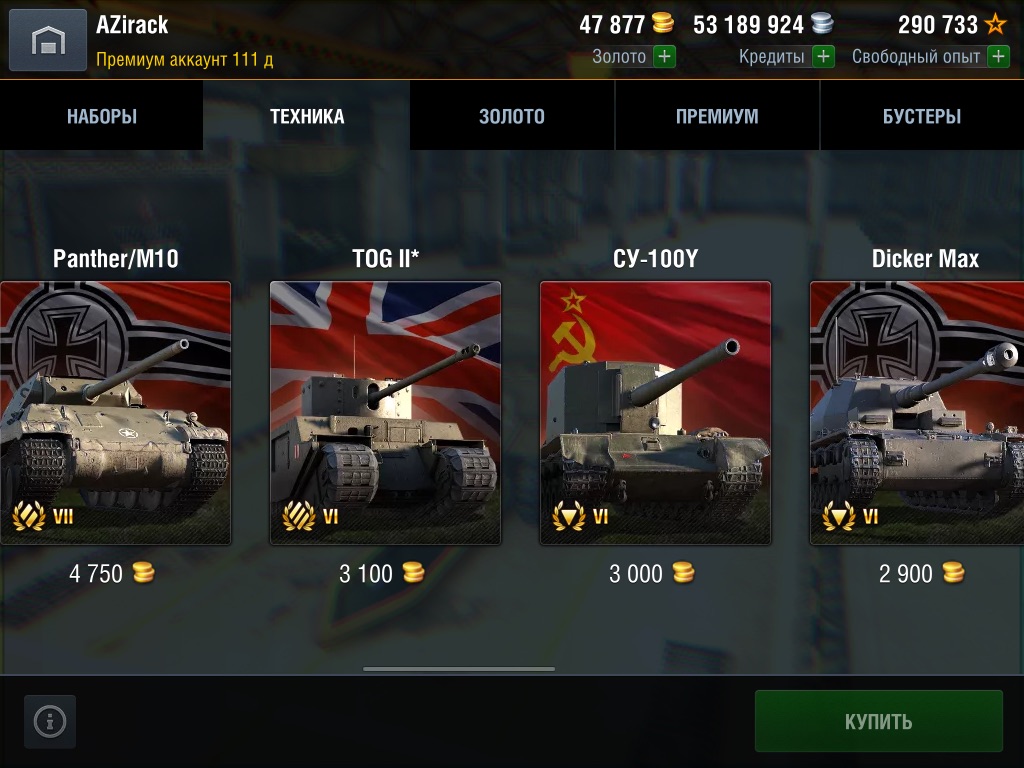Select the Panther/M10 tank card
The height and width of the screenshot is (768, 1024).
115,413
